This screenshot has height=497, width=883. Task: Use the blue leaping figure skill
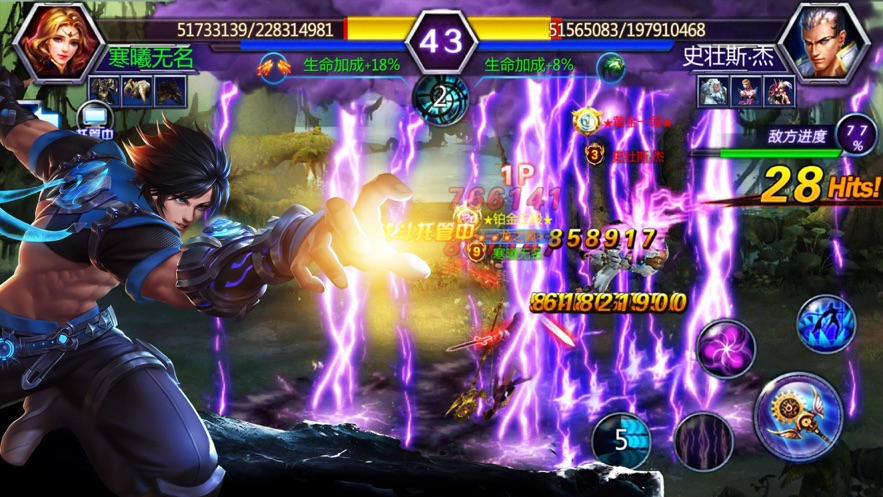(x=825, y=323)
